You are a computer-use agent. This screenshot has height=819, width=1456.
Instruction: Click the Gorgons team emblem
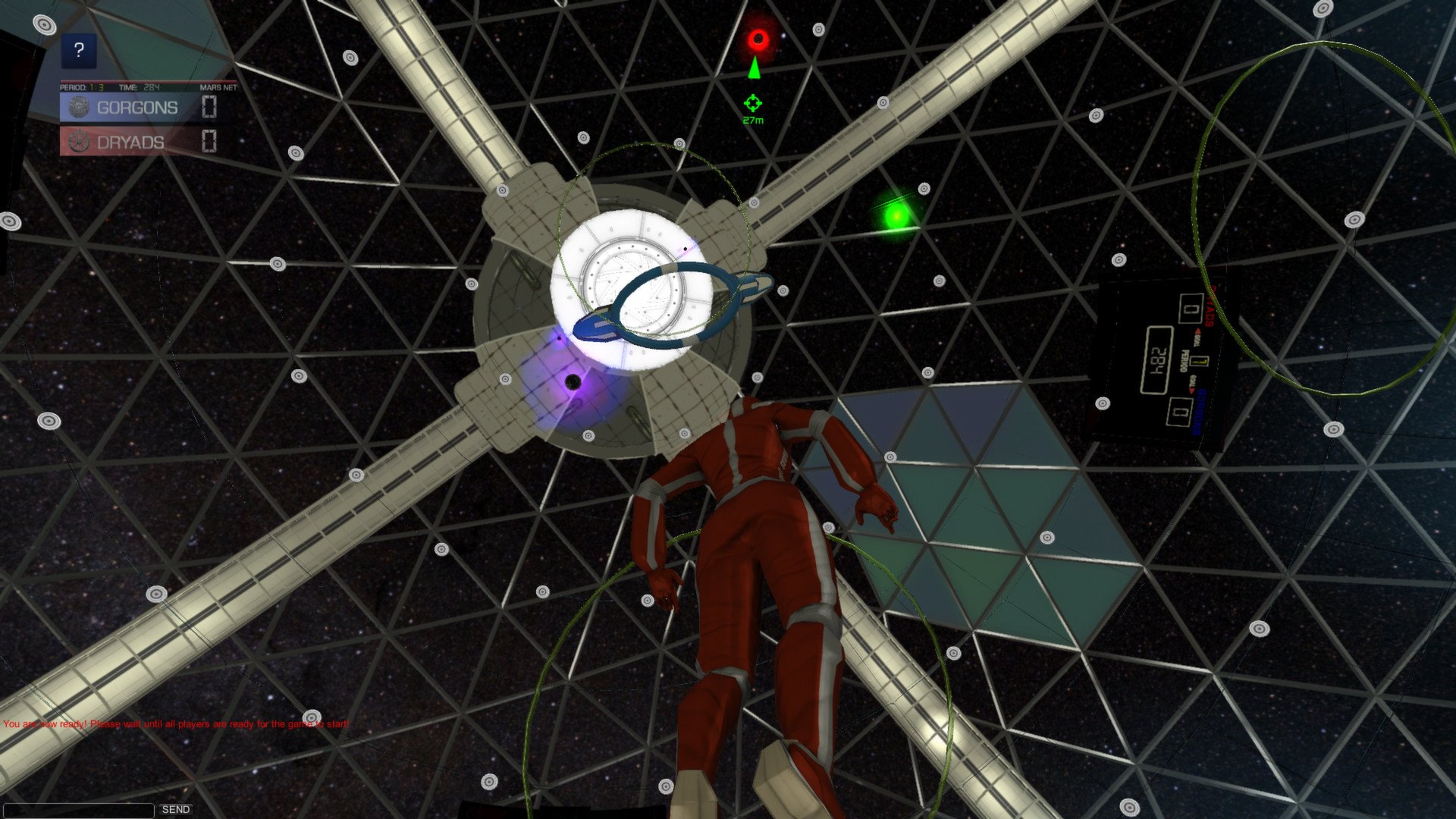coord(78,108)
